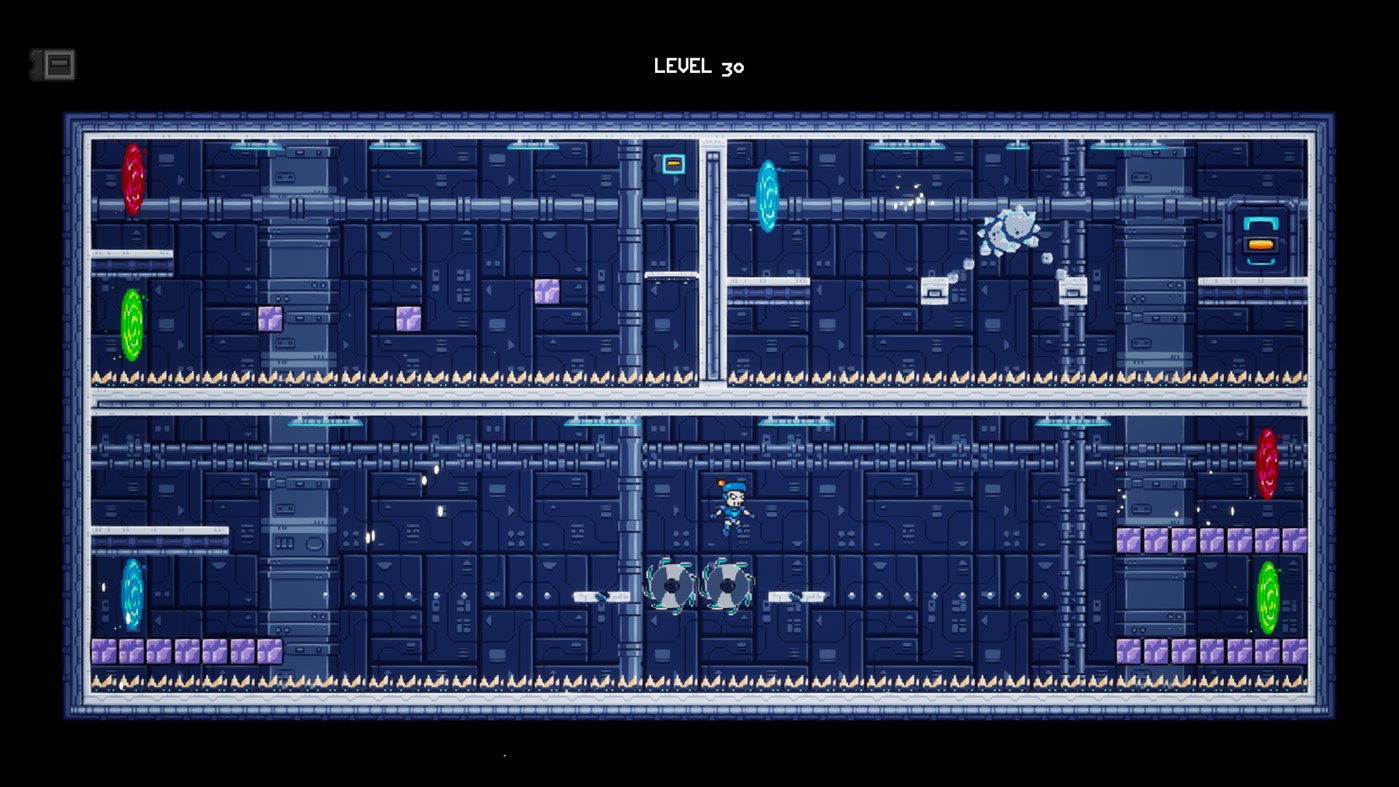This screenshot has height=787, width=1399.
Task: Click the LEVEL 30 title text
Action: coord(698,66)
